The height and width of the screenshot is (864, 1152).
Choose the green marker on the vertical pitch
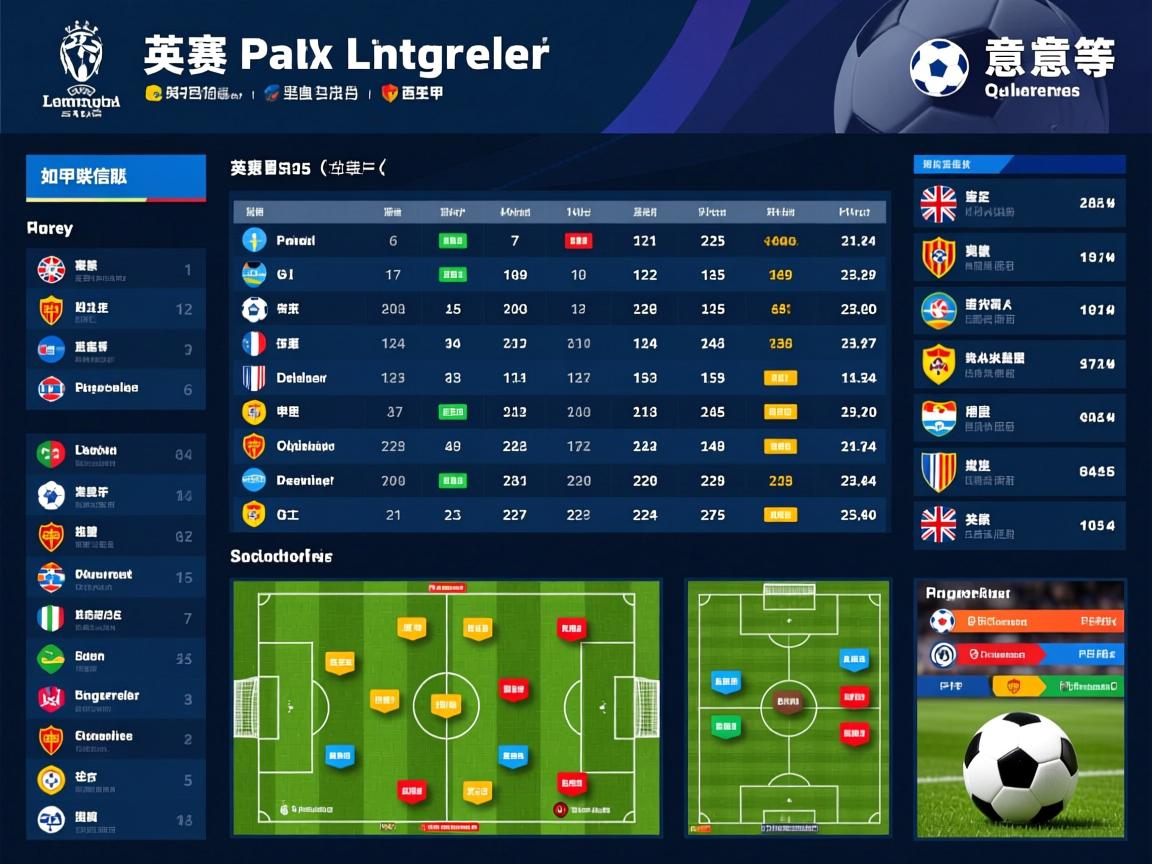click(722, 726)
